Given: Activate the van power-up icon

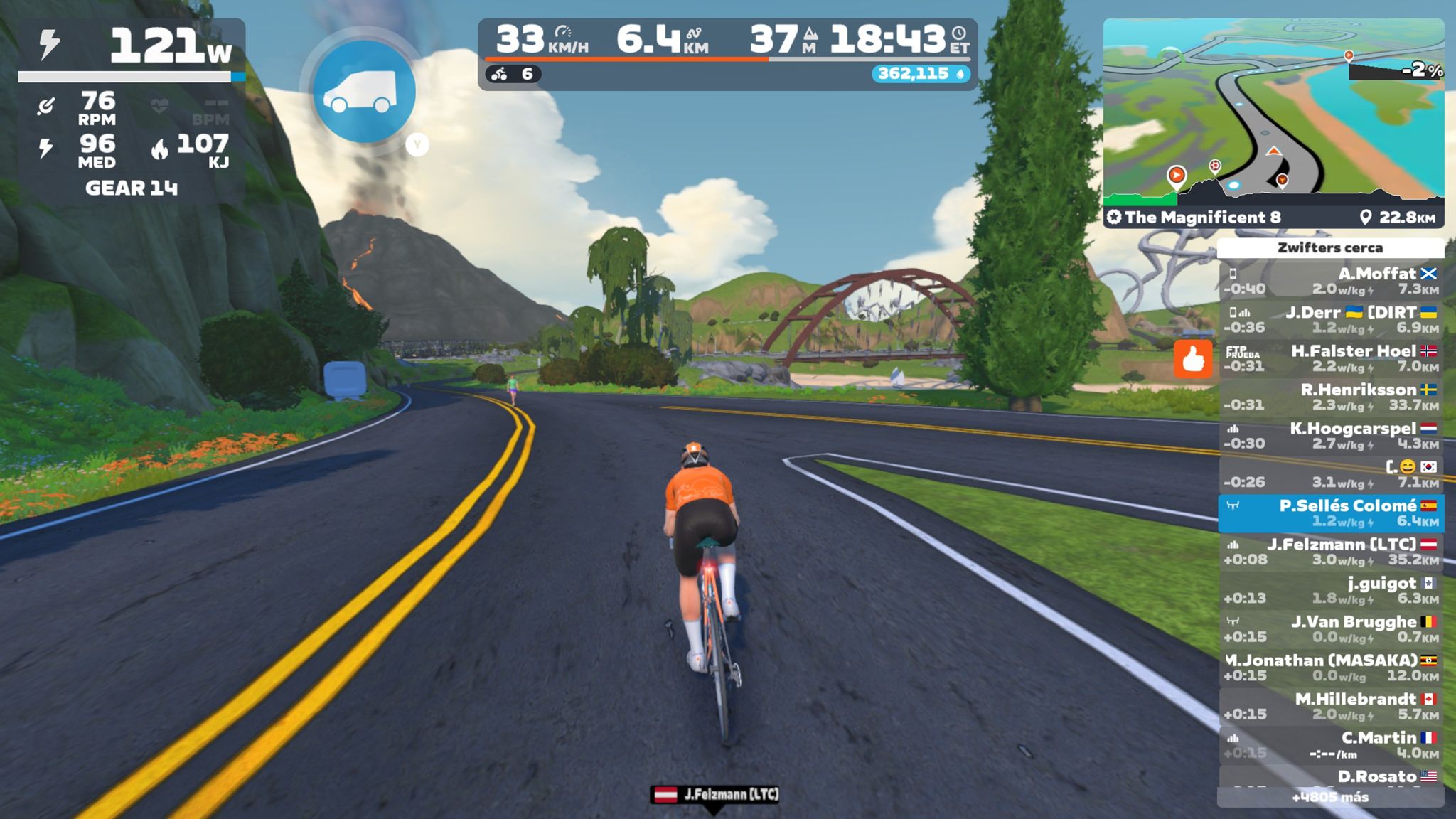Looking at the screenshot, I should 364,92.
